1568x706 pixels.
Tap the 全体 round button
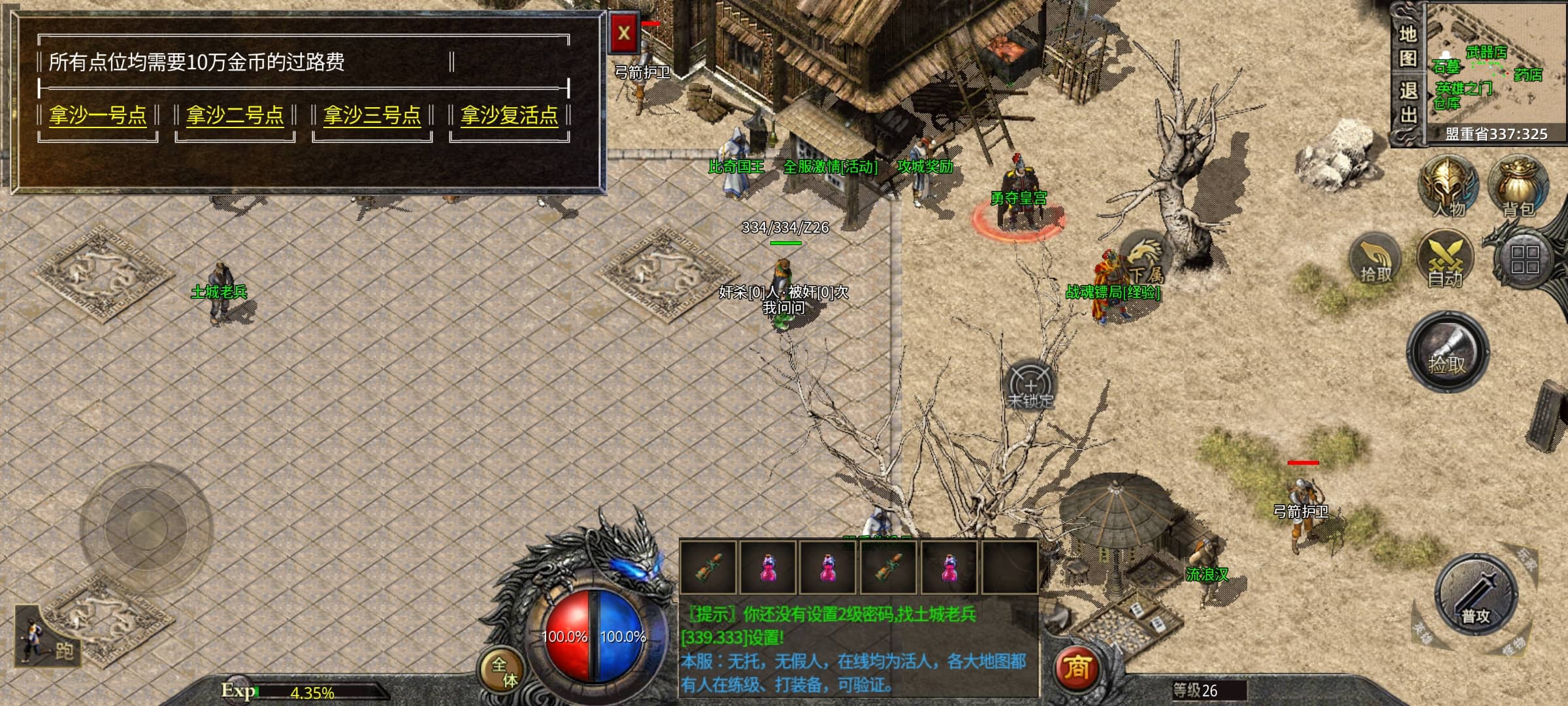pyautogui.click(x=503, y=671)
